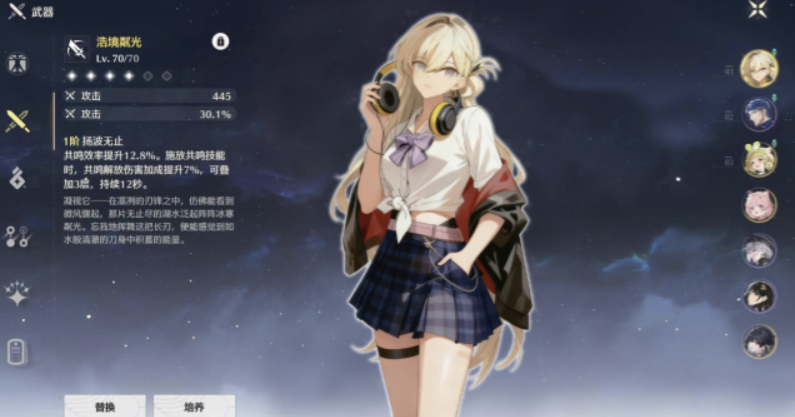Image resolution: width=795 pixels, height=417 pixels.
Task: Choose the dark blue-haired character portrait
Action: [x=760, y=114]
